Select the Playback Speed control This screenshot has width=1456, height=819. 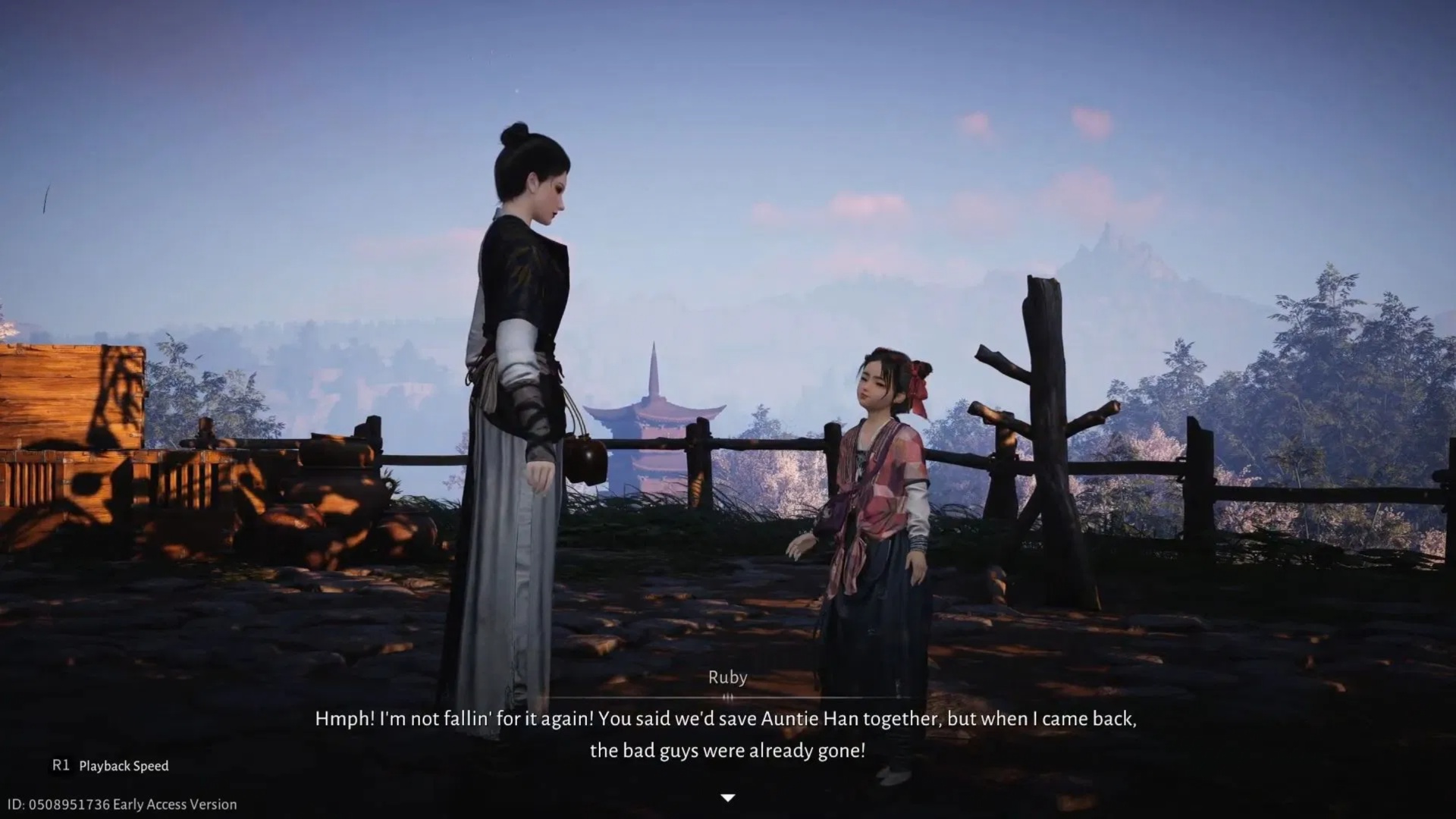[124, 766]
